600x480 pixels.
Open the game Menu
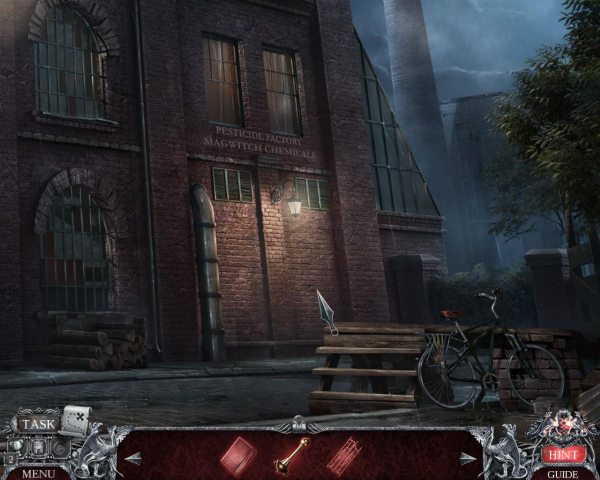[x=38, y=472]
